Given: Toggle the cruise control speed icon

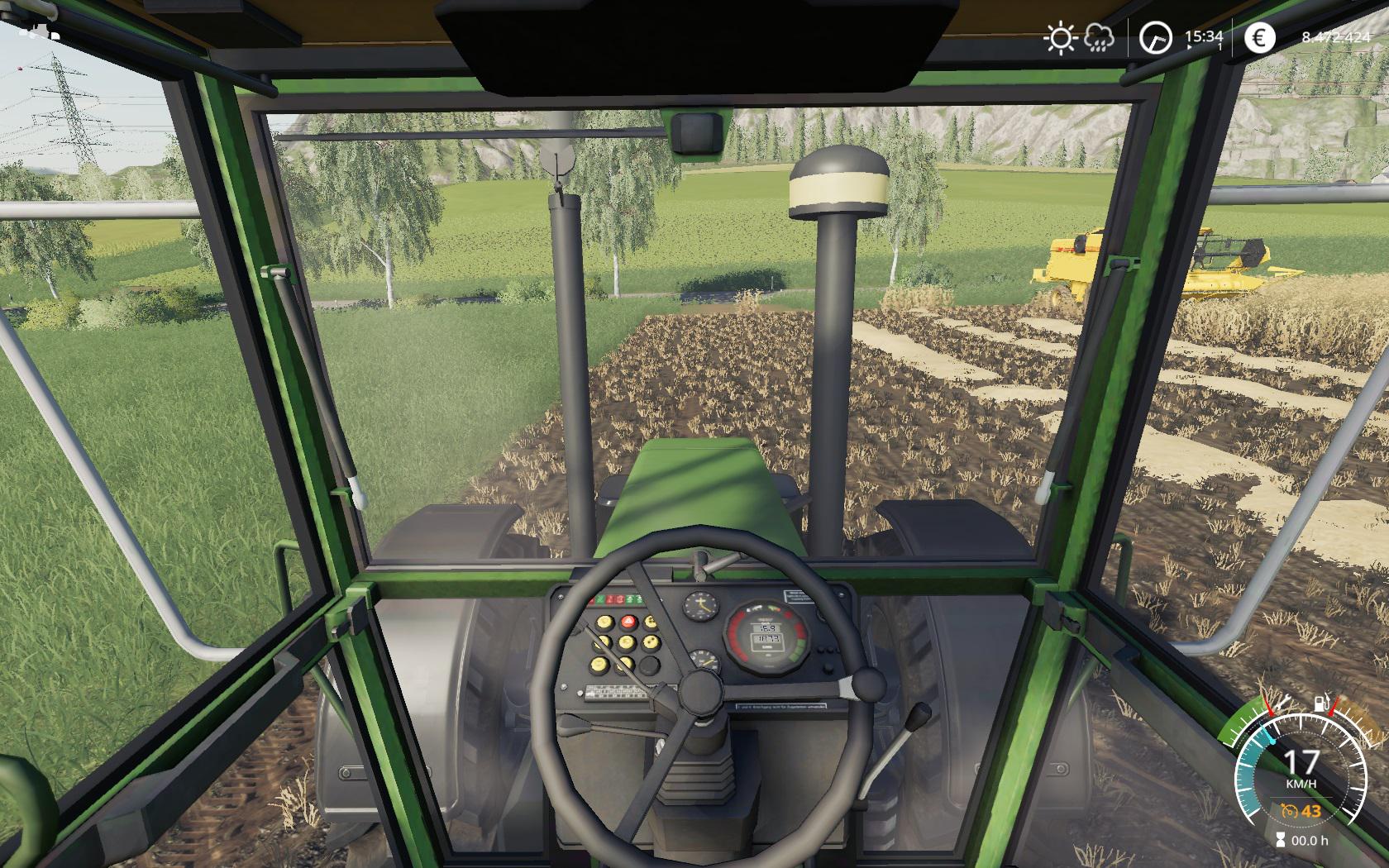Looking at the screenshot, I should coord(1288,811).
